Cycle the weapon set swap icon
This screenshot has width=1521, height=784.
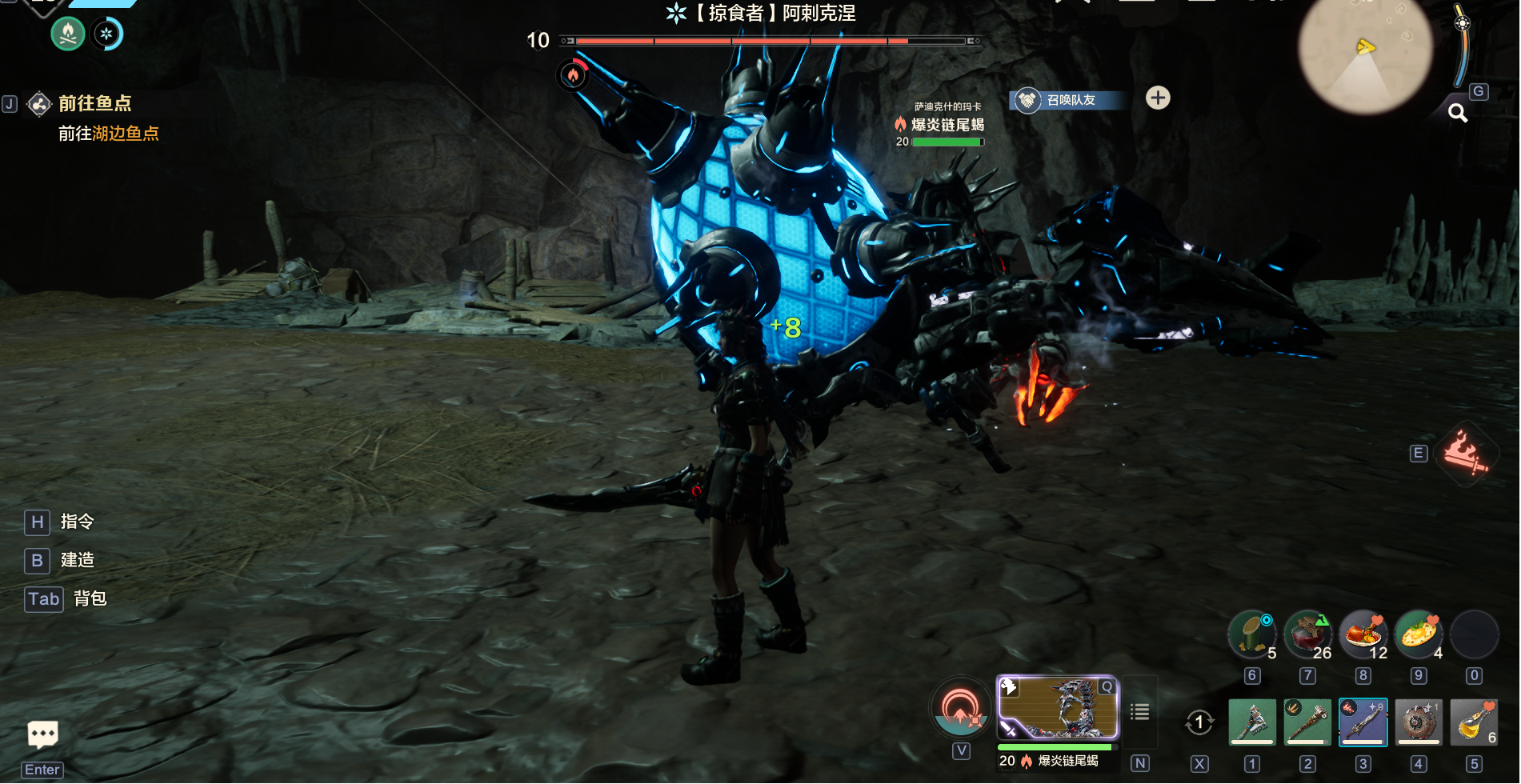coord(1199,722)
